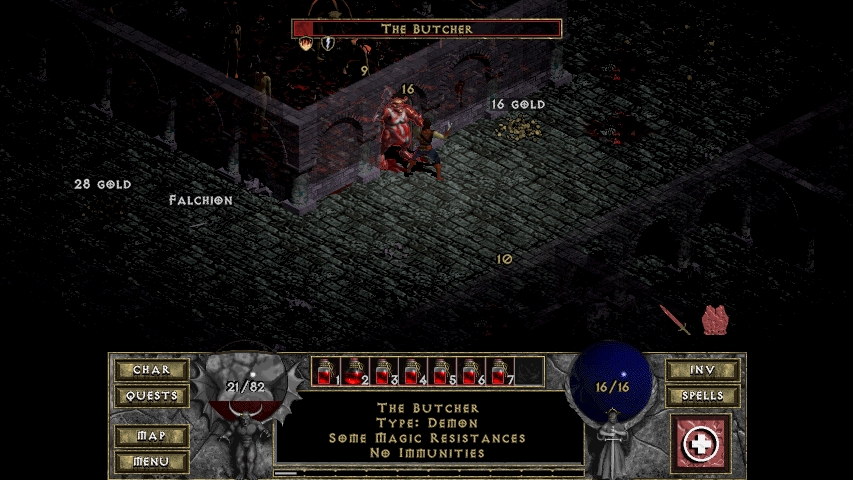Select the healing cross spell icon
This screenshot has height=480, width=853.
pos(701,443)
